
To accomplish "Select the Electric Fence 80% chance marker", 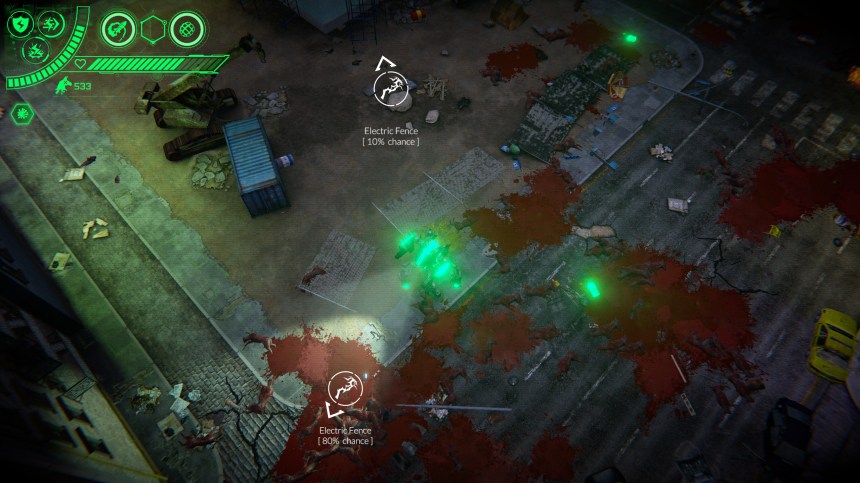I will (x=345, y=387).
